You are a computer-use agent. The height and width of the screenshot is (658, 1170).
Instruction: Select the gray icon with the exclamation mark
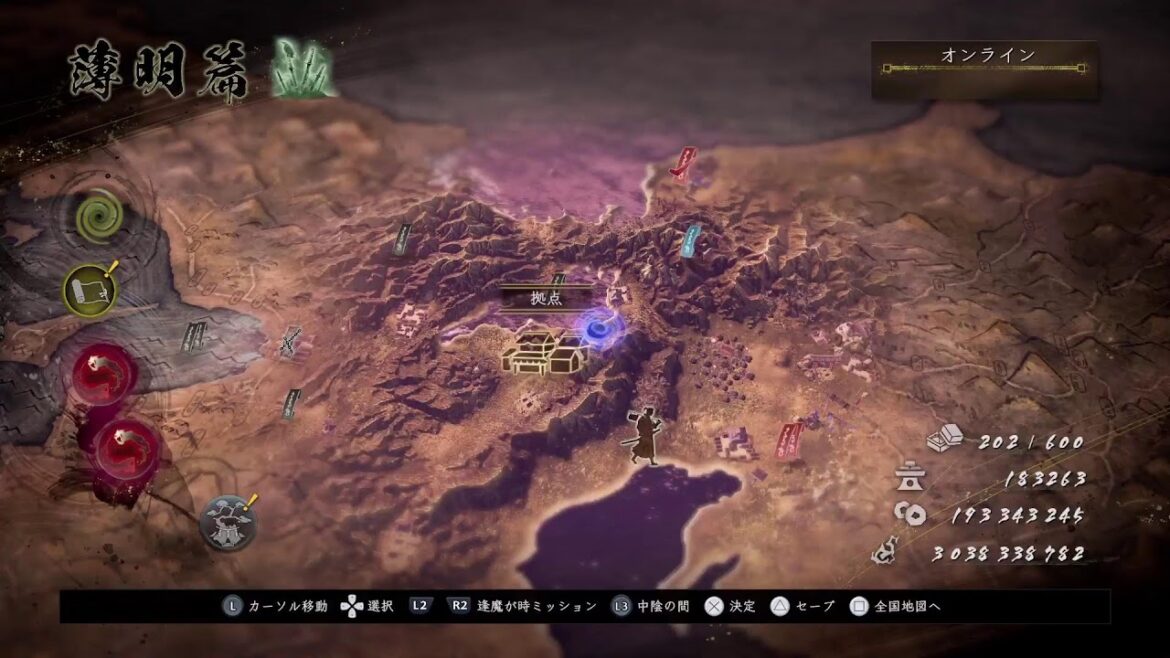coord(227,521)
